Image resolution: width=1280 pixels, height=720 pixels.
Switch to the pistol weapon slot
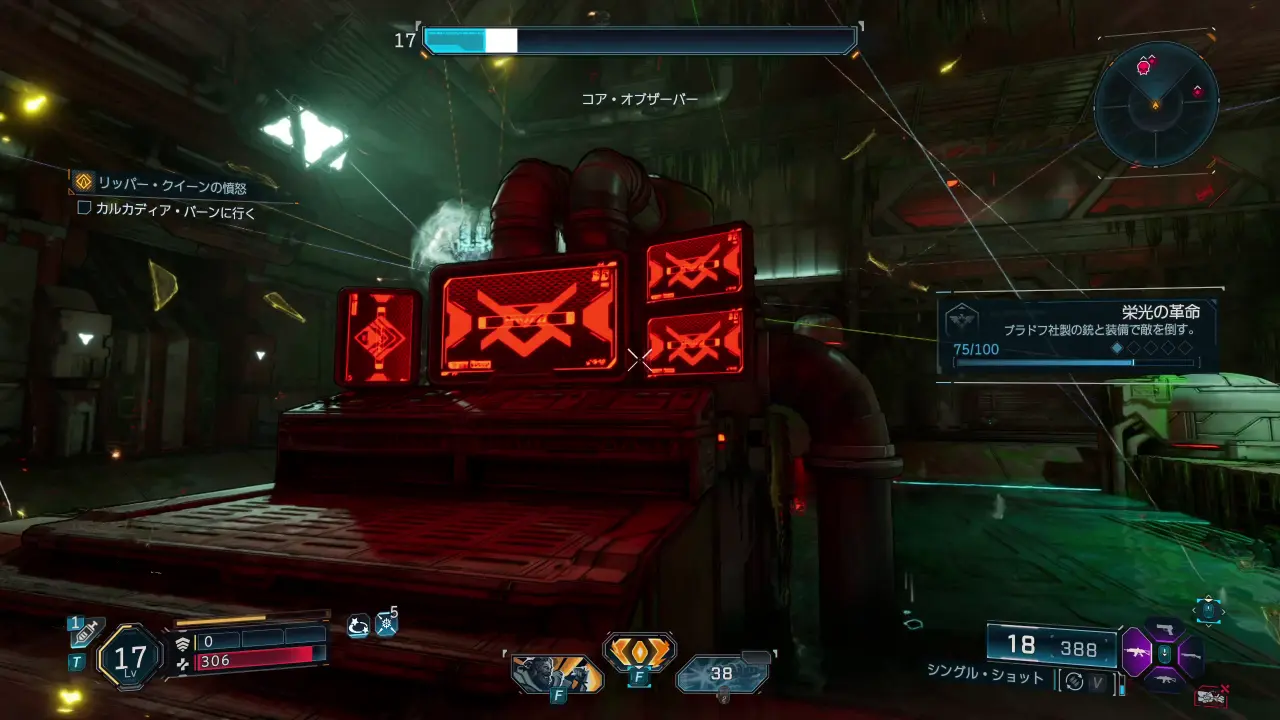[1163, 629]
